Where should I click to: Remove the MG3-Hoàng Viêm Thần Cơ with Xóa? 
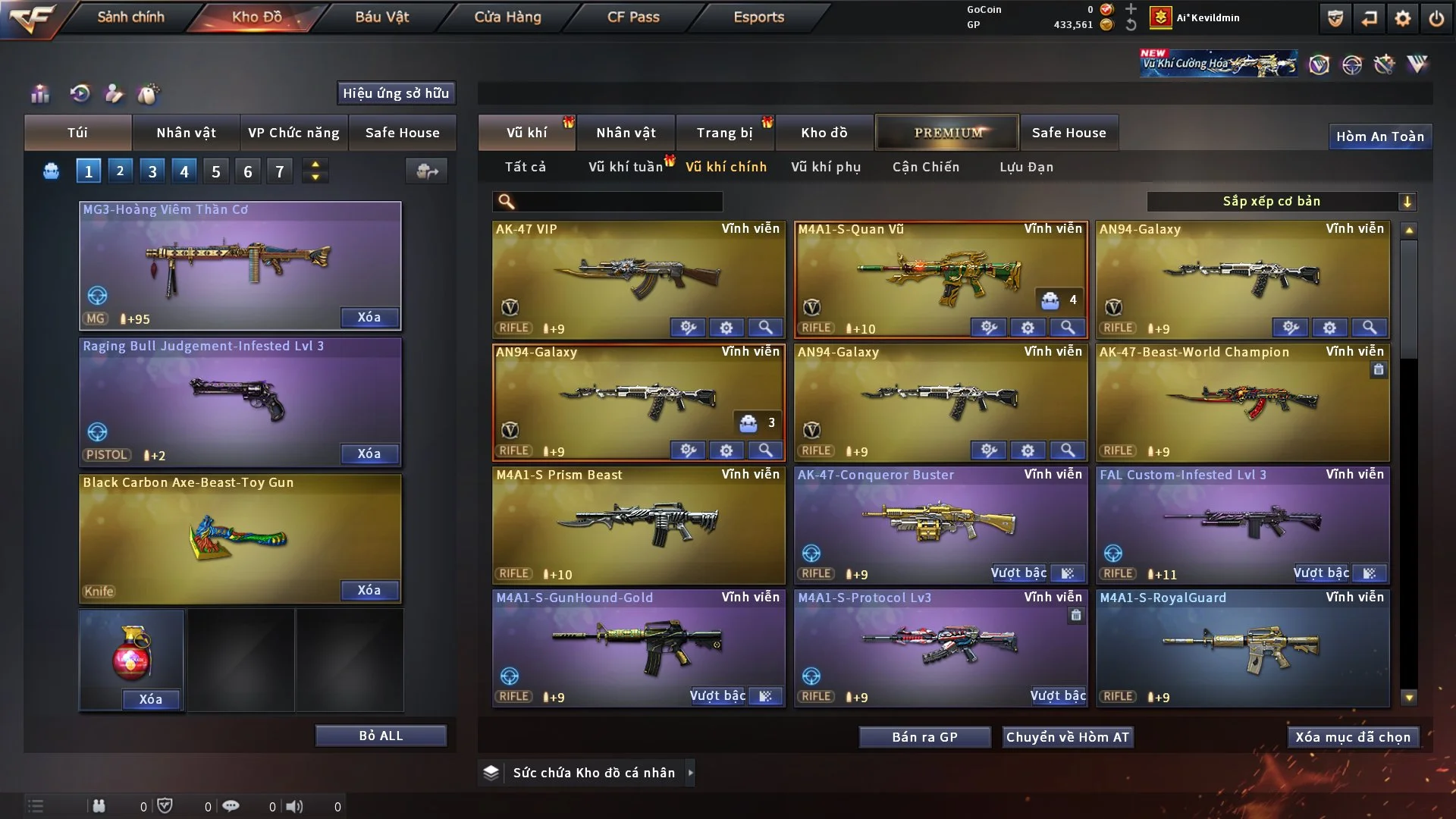point(369,317)
